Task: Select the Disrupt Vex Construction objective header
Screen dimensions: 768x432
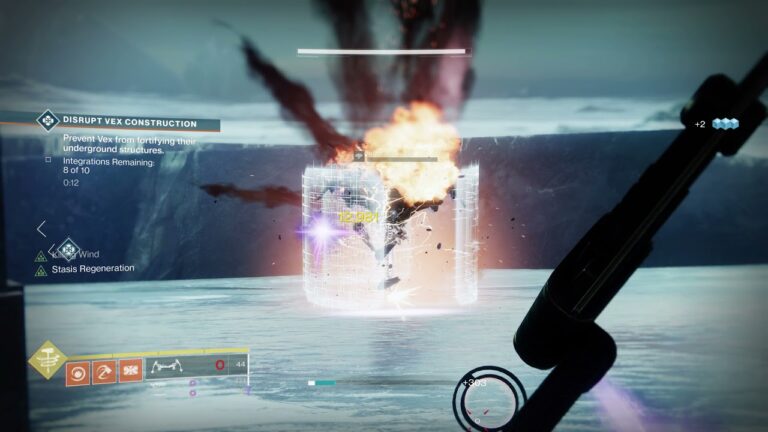Action: coord(128,123)
